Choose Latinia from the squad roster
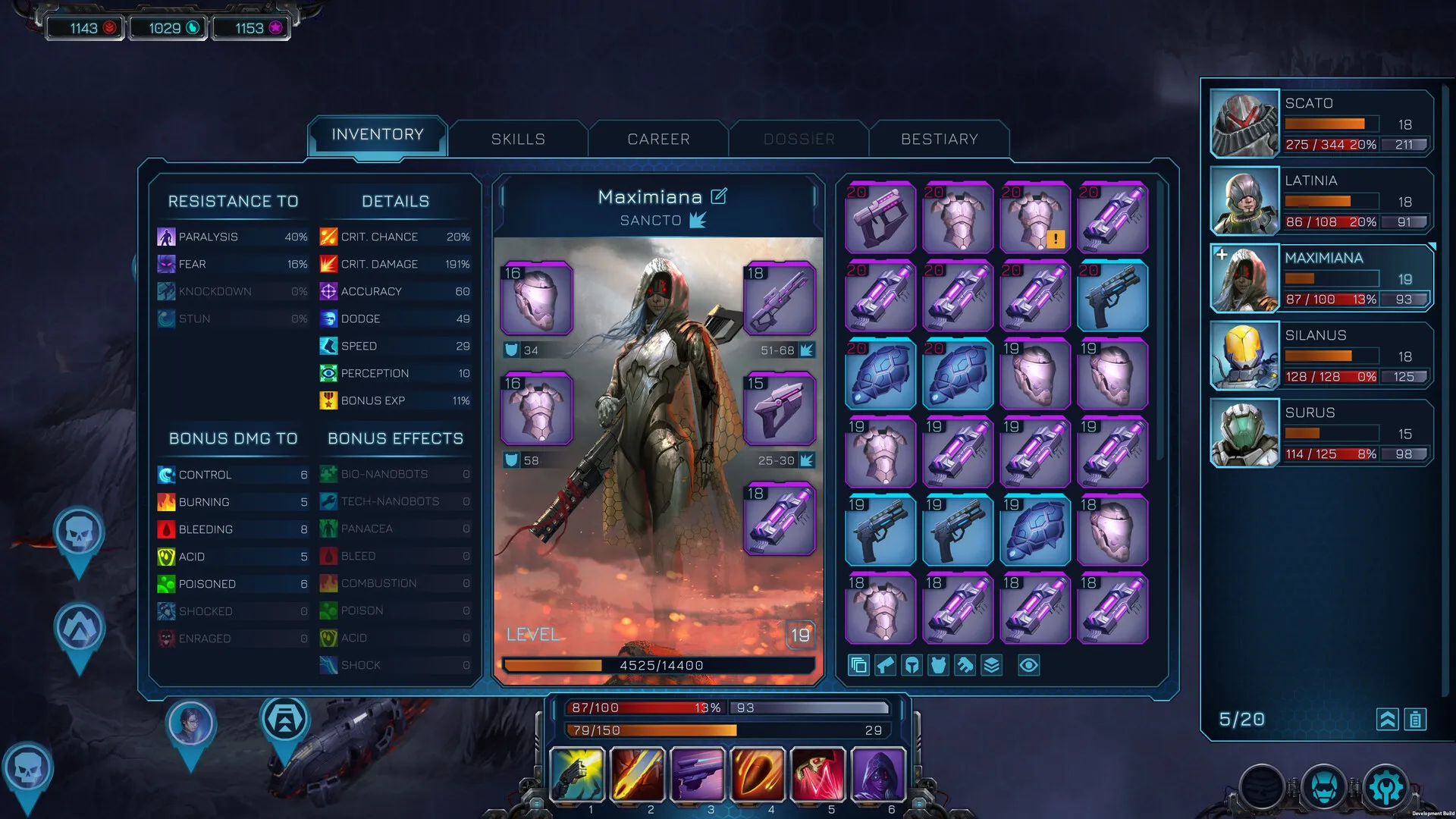 1321,201
